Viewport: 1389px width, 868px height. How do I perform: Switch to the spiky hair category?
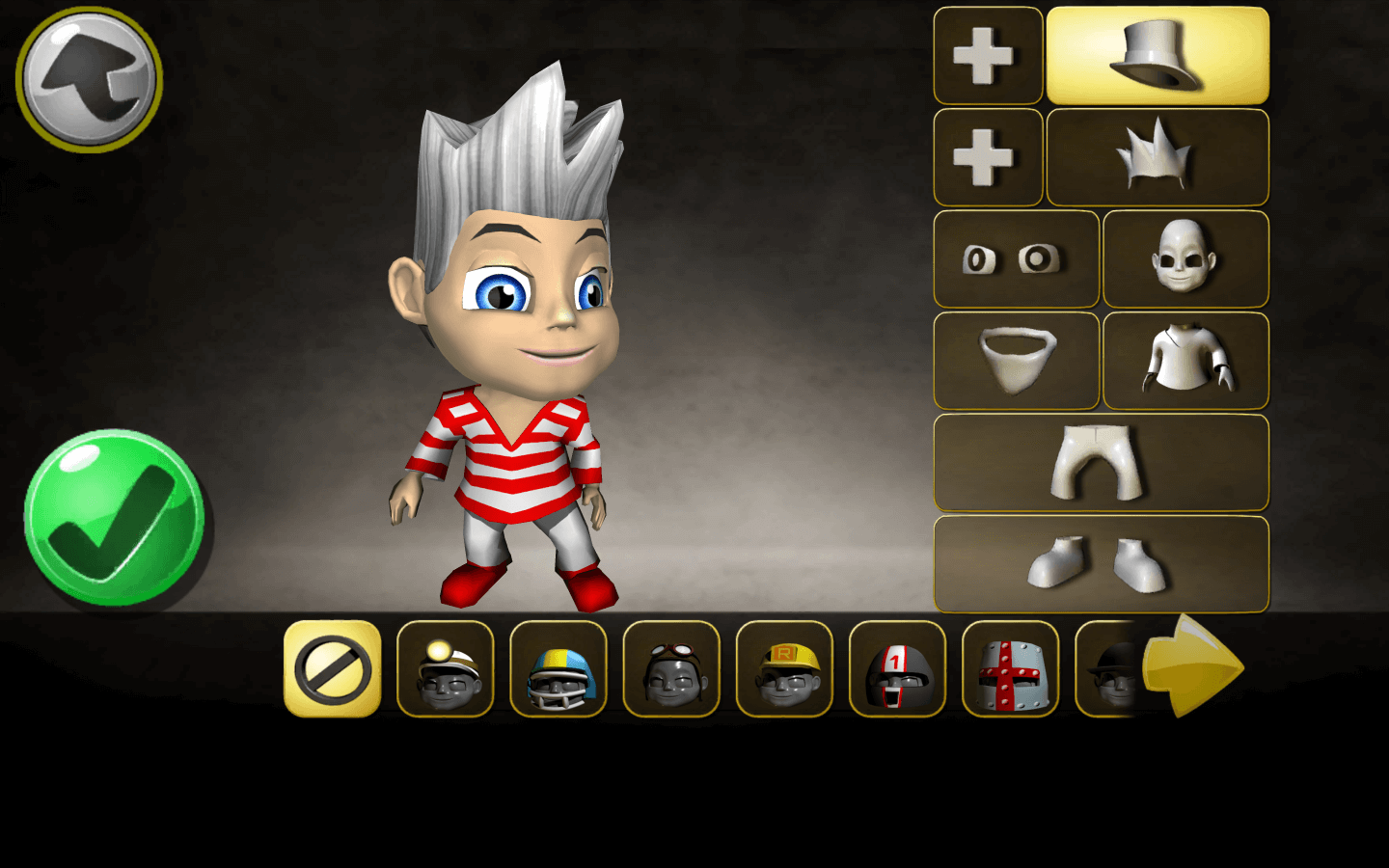(x=1157, y=157)
